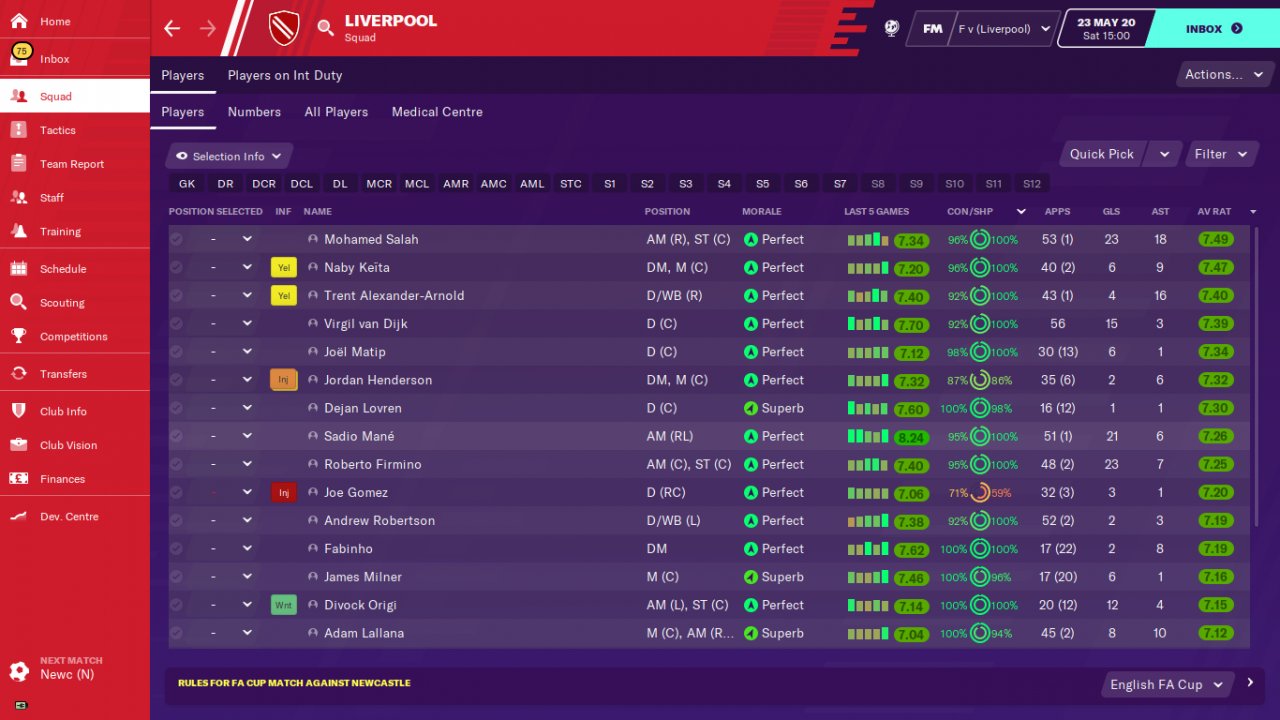Open the English FA Cup rules dropdown
This screenshot has width=1280, height=720.
1165,685
